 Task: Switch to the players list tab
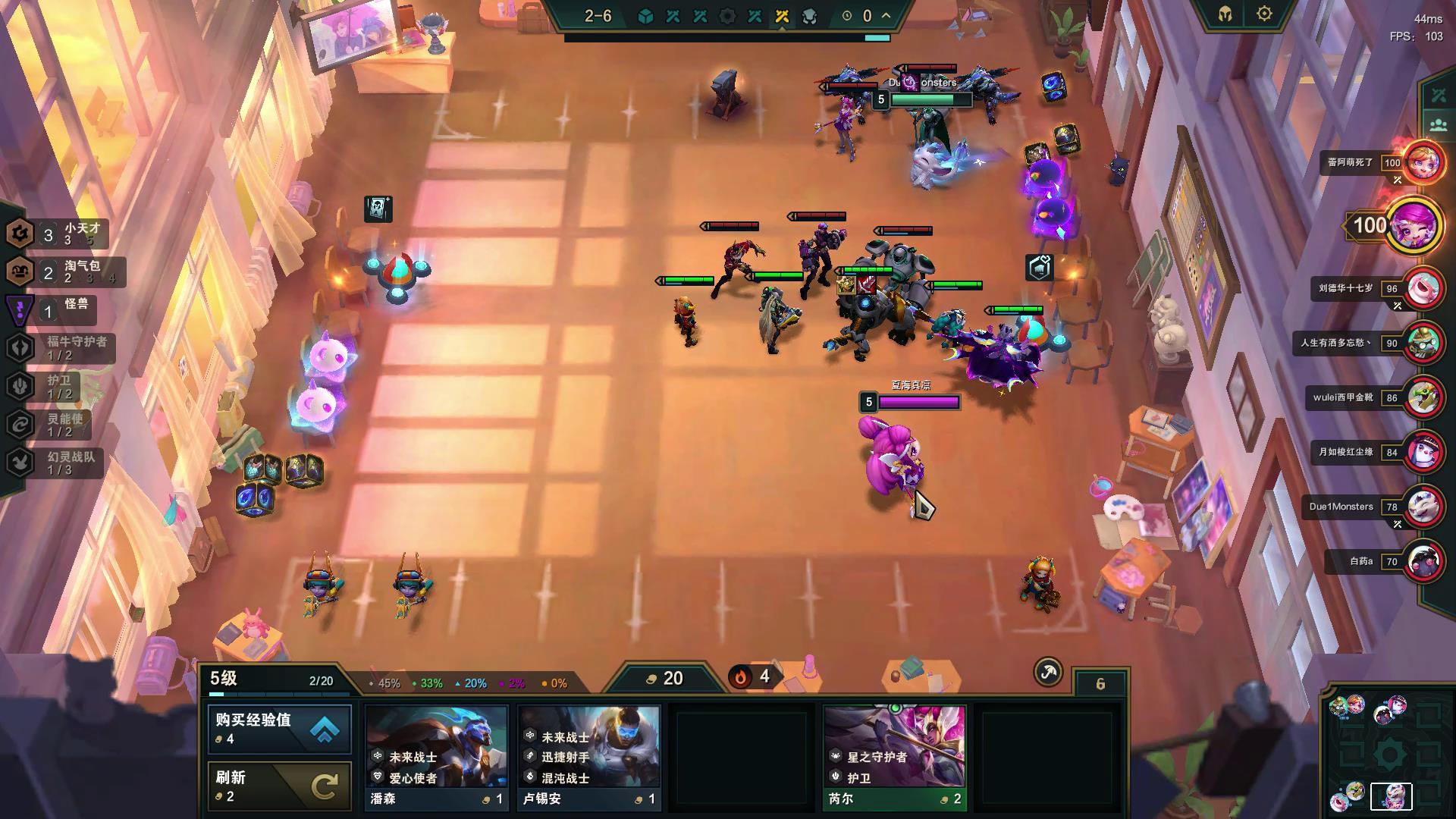(1439, 125)
